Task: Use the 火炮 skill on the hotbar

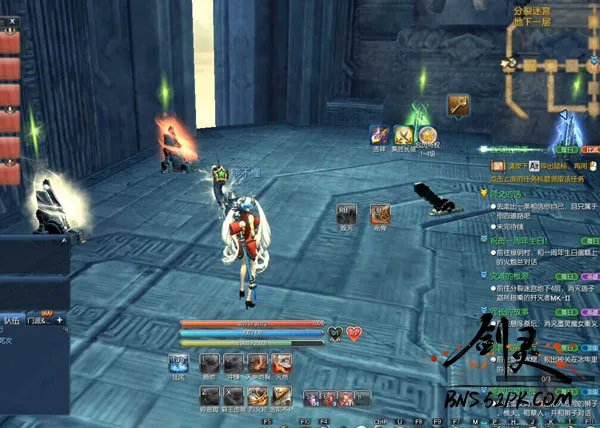Action: click(284, 364)
